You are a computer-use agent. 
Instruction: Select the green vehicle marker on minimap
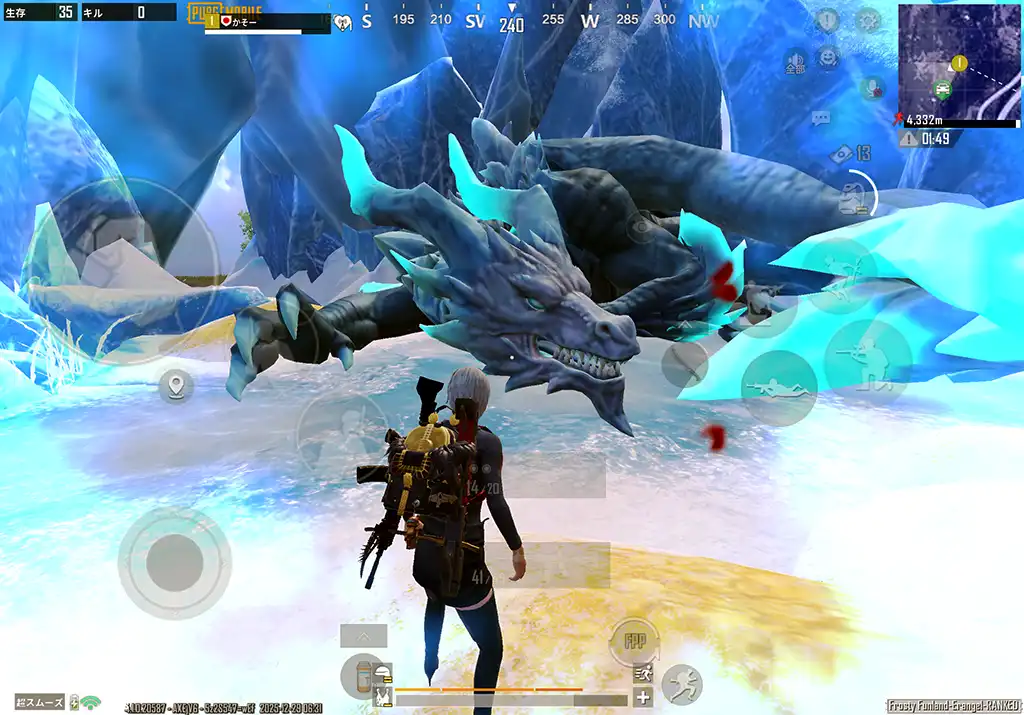click(x=942, y=88)
